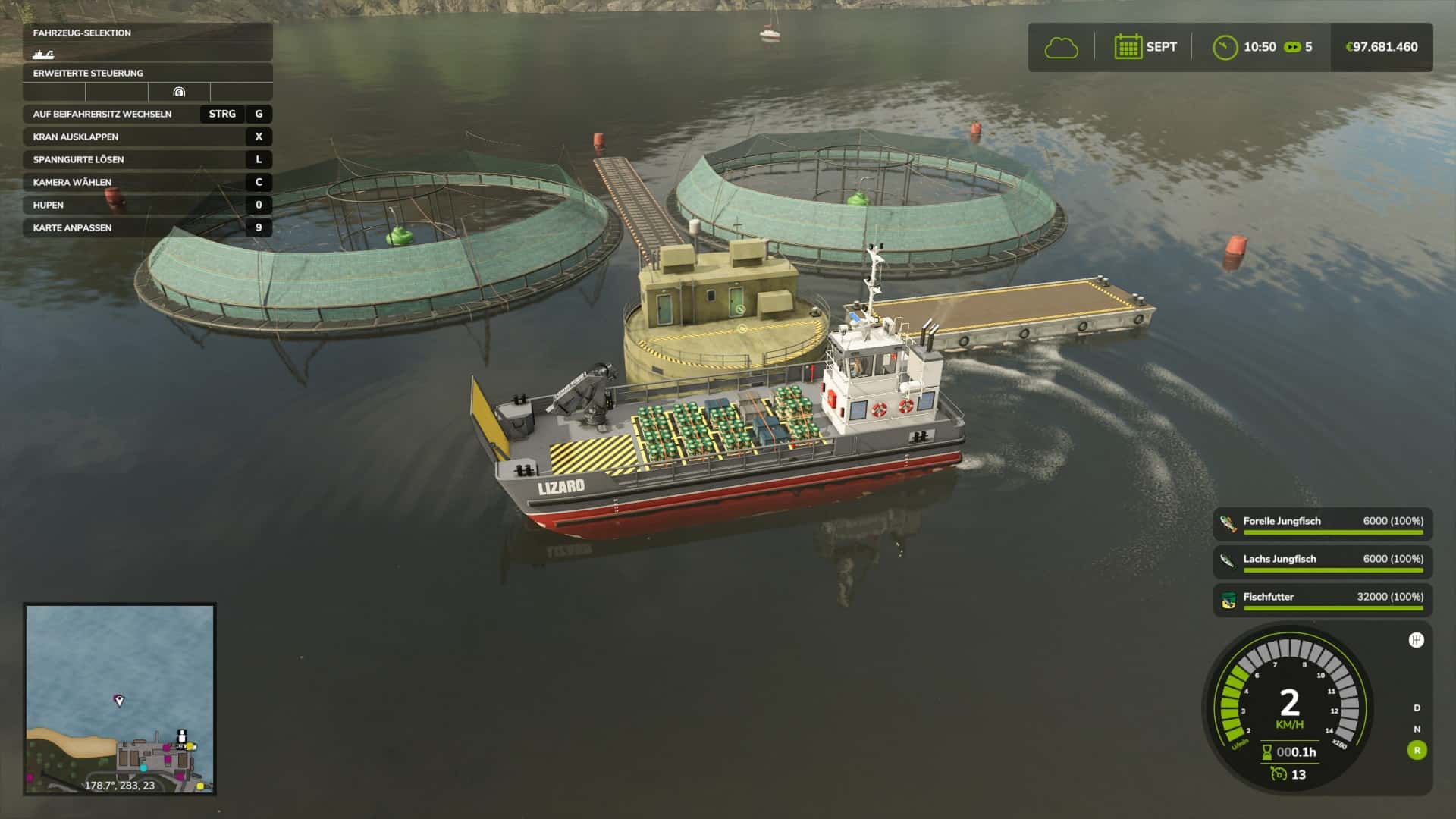Click the player marker on the minimap

(119, 700)
